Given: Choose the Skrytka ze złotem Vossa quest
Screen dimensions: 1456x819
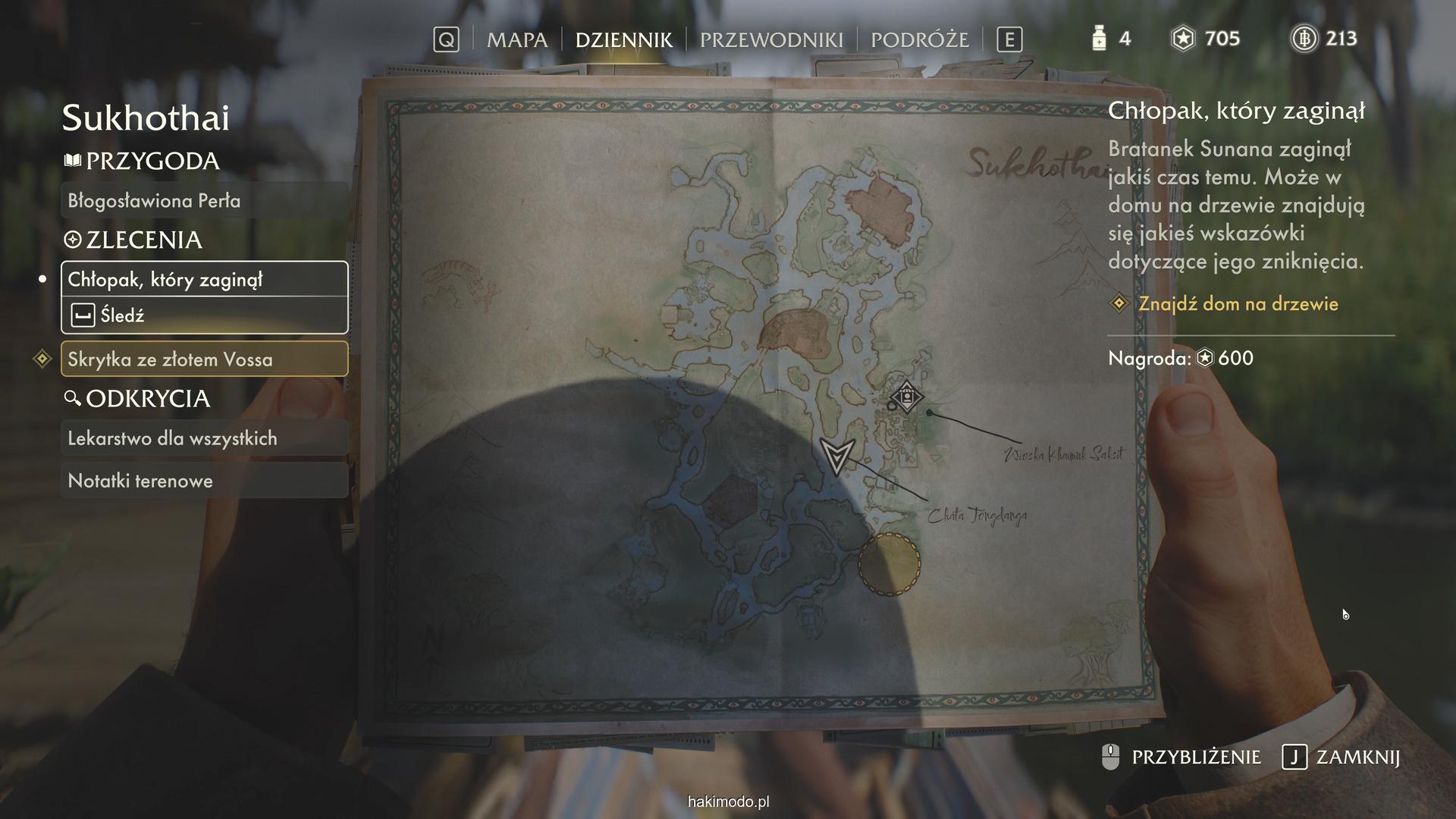Looking at the screenshot, I should coord(204,359).
